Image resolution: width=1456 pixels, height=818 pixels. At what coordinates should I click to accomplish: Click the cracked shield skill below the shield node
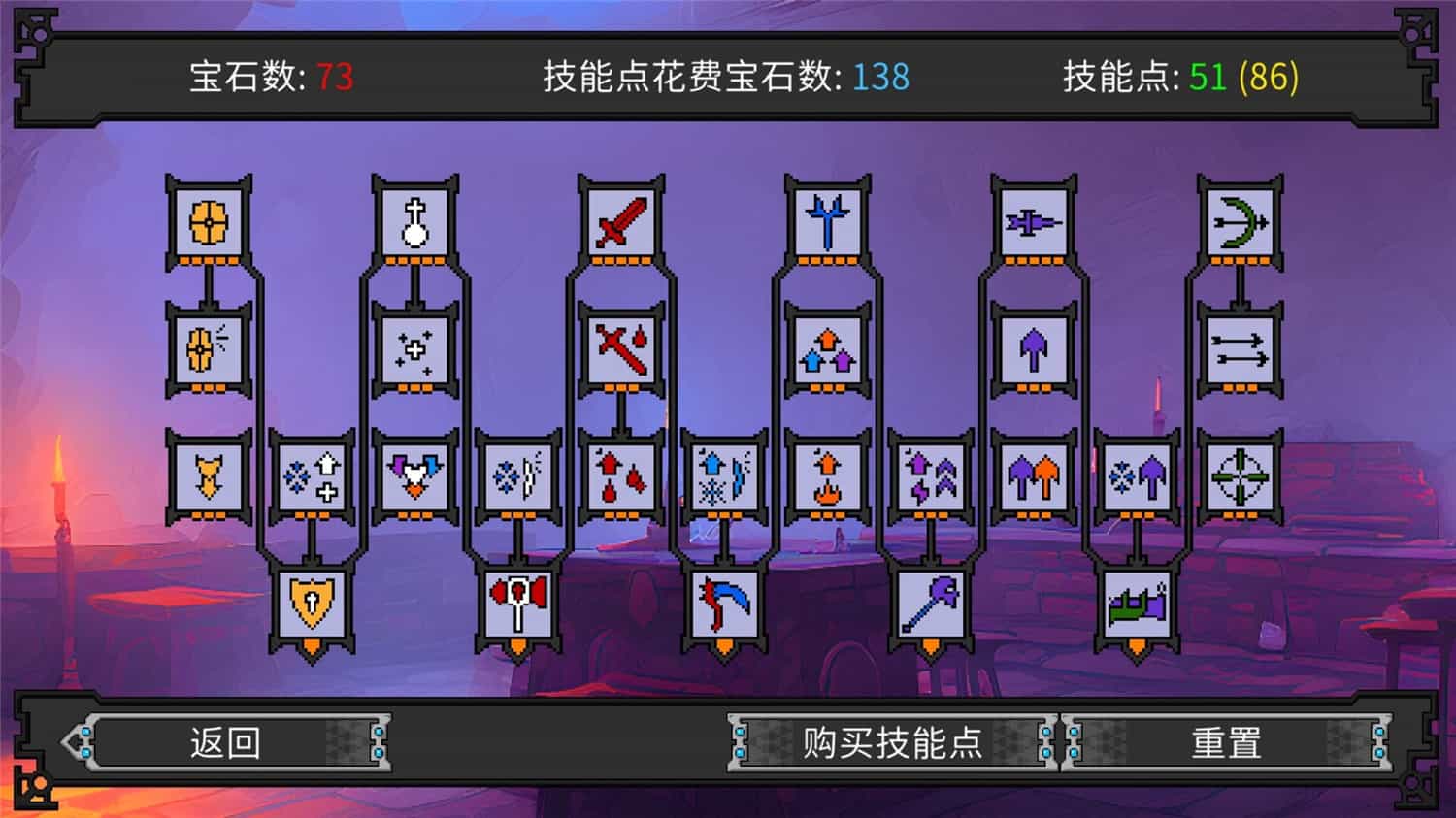[207, 349]
